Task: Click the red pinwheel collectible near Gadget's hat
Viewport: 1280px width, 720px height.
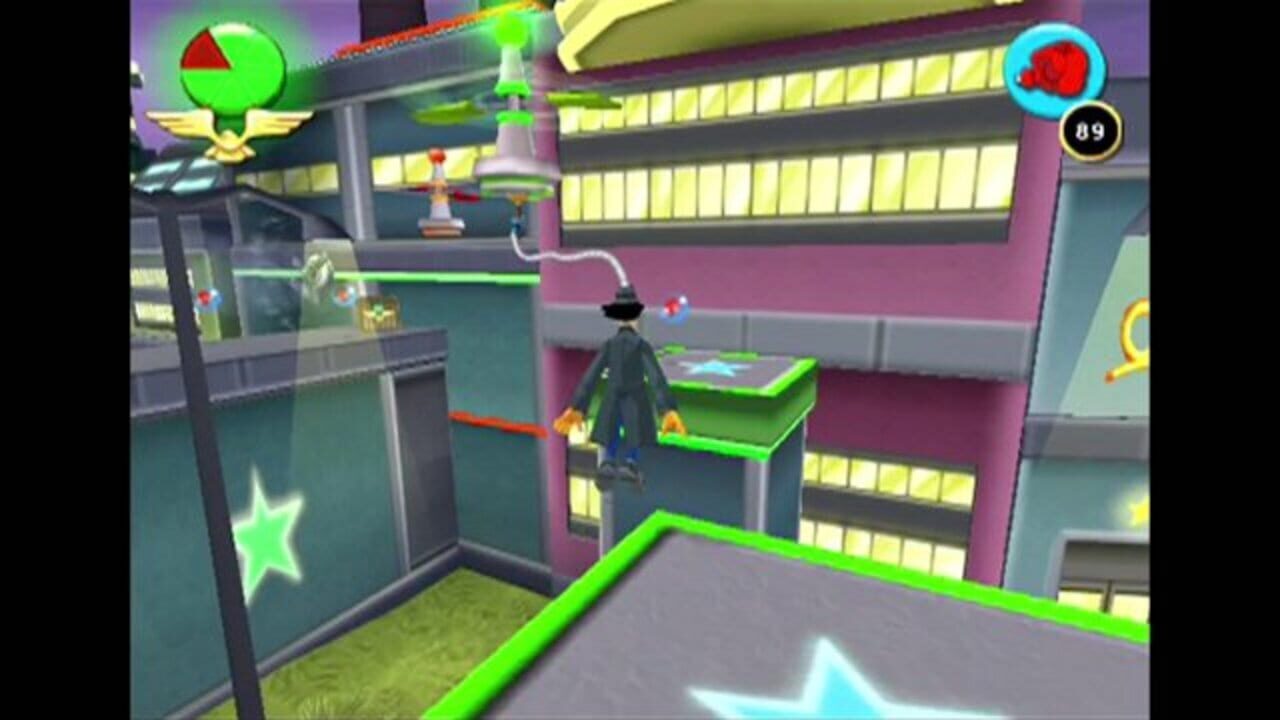Action: (x=672, y=307)
